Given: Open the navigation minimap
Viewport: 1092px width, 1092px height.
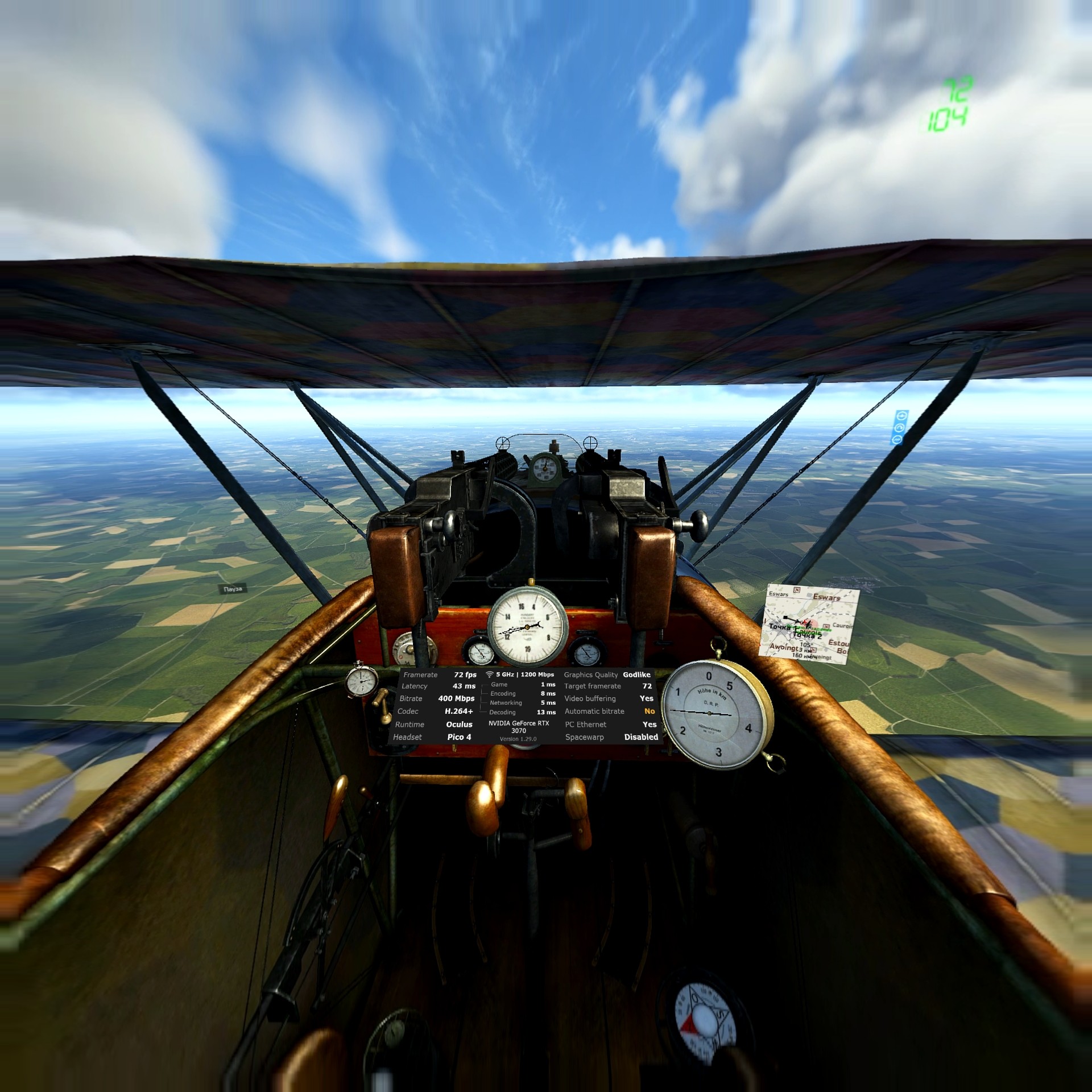Looking at the screenshot, I should pyautogui.click(x=808, y=624).
